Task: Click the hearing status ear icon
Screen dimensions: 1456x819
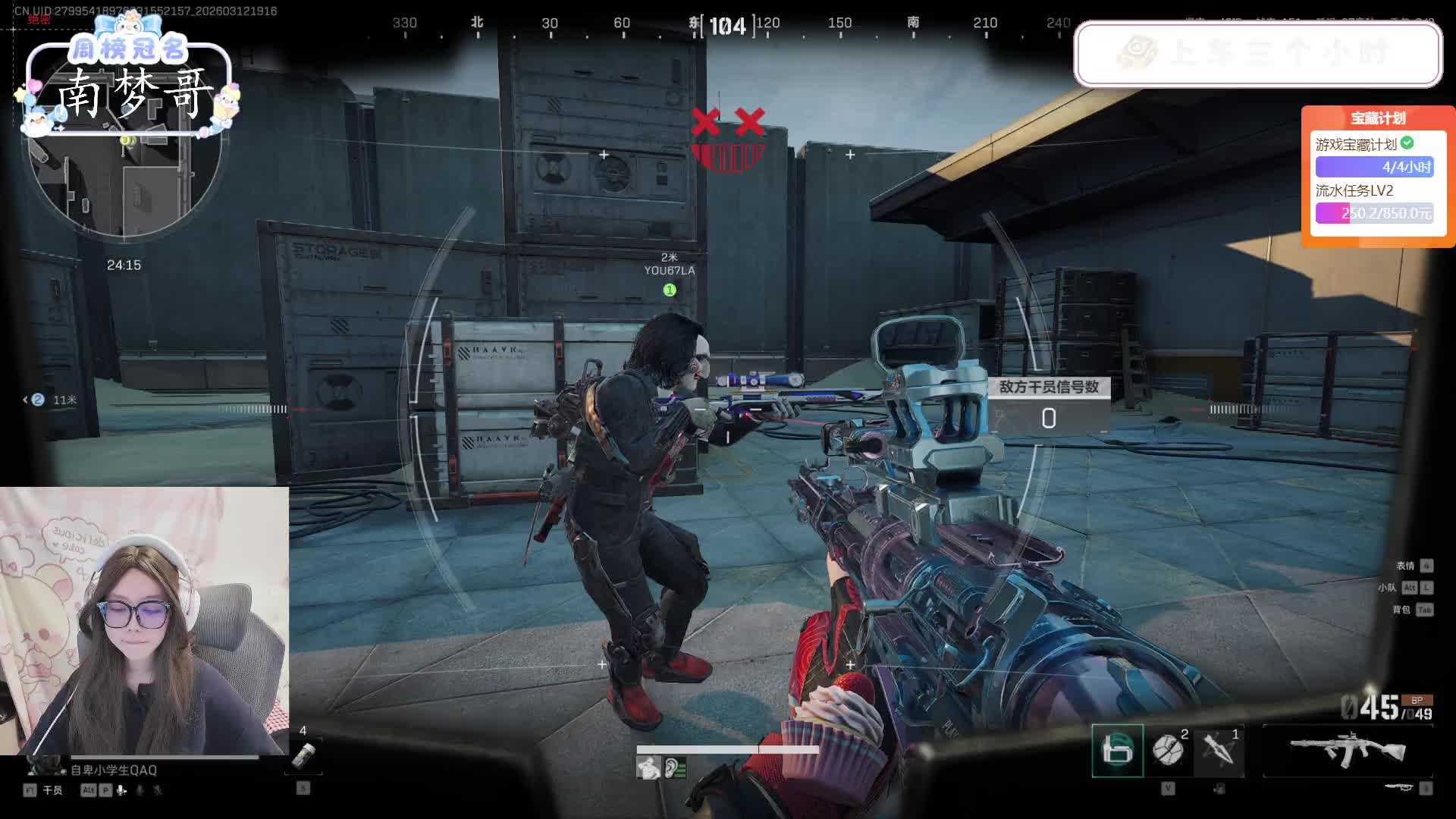Action: 674,769
